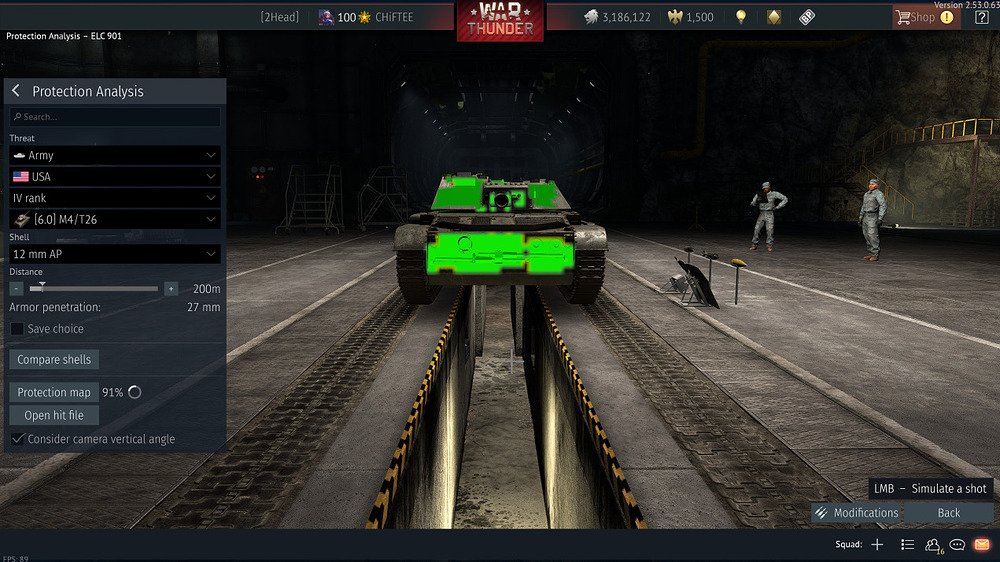Open vehicle Modifications
This screenshot has width=1000, height=562.
click(x=857, y=513)
